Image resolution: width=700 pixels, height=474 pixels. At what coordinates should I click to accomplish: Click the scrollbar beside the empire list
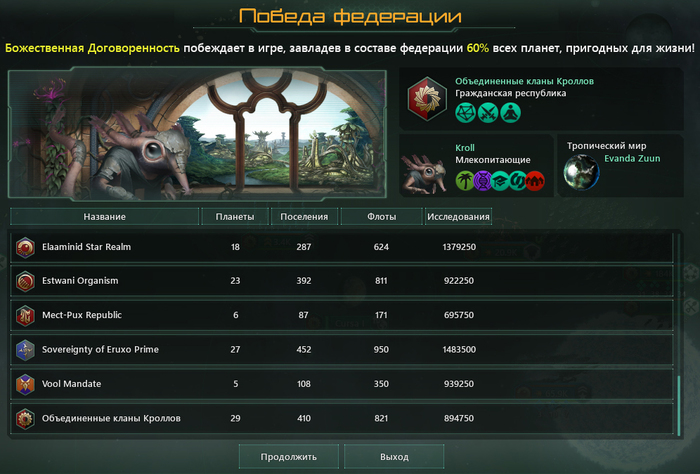pos(679,400)
